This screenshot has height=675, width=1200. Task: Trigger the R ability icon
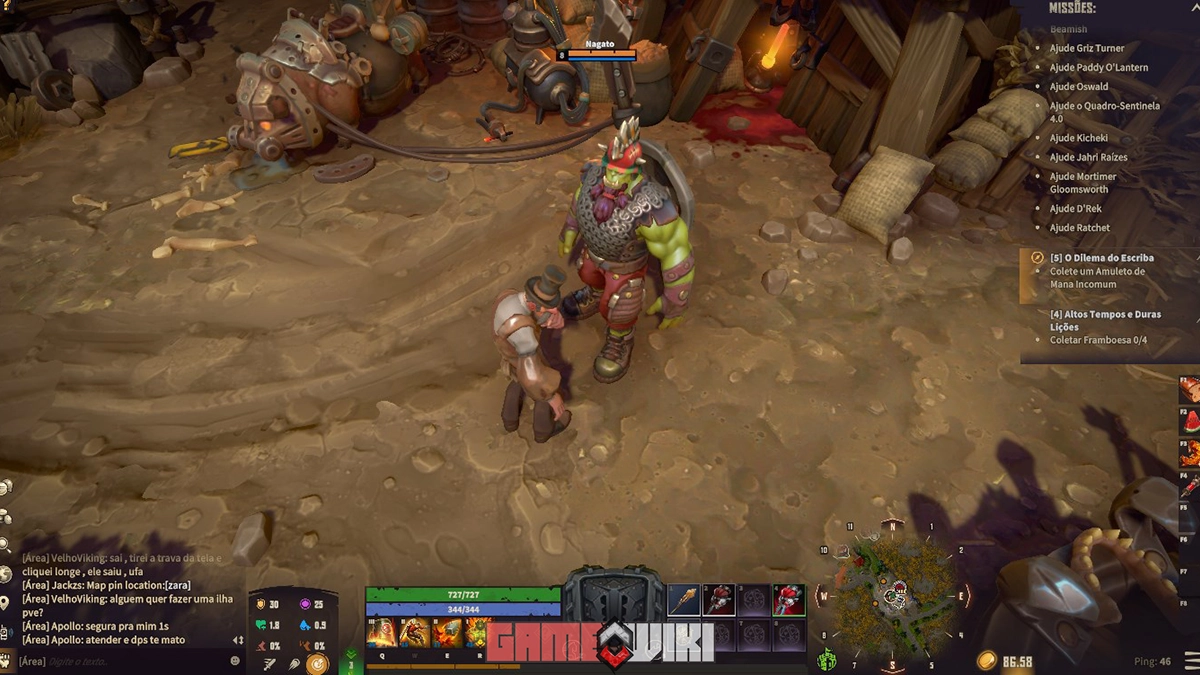tap(477, 632)
